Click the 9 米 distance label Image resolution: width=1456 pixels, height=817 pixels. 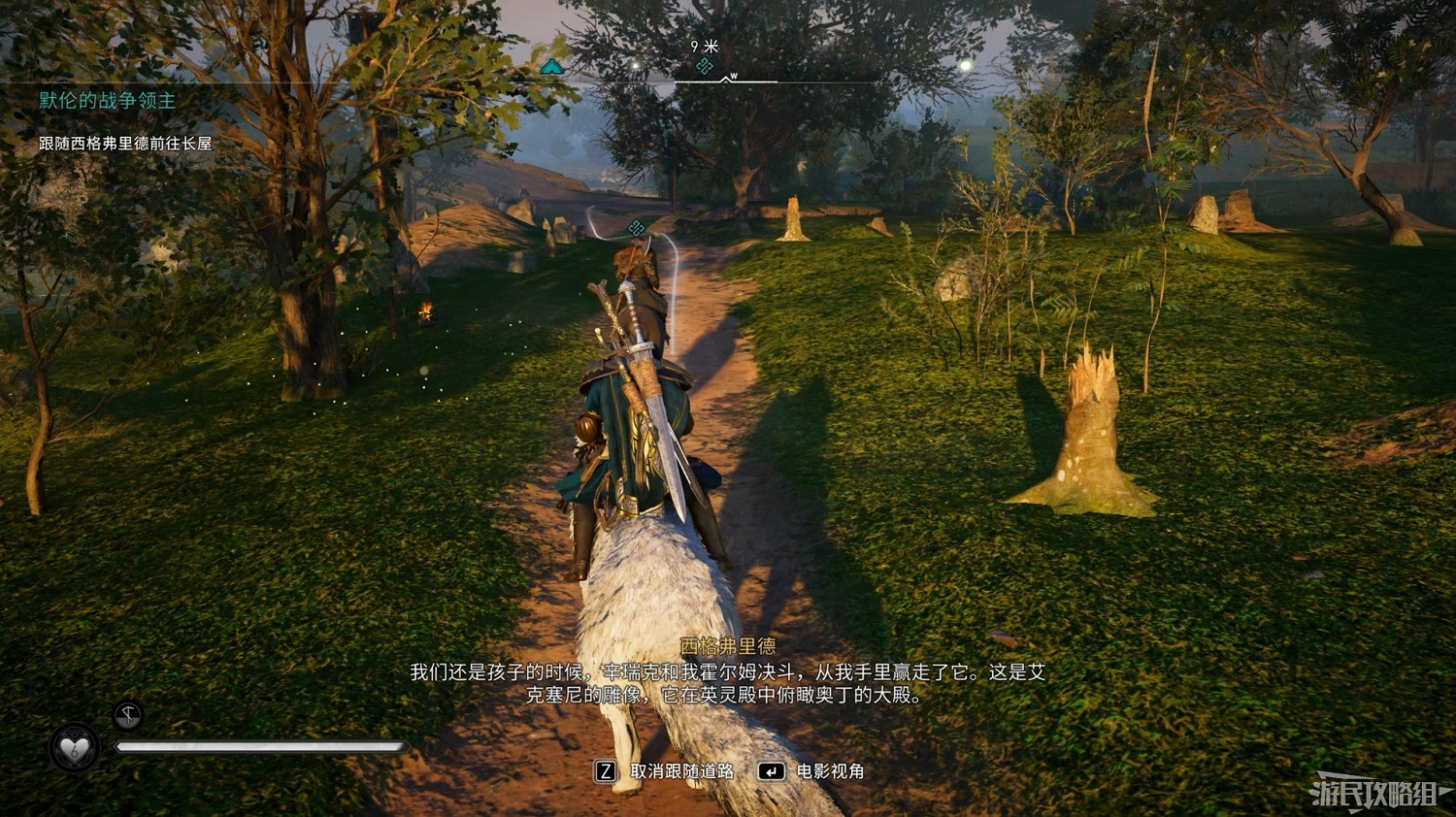[704, 46]
